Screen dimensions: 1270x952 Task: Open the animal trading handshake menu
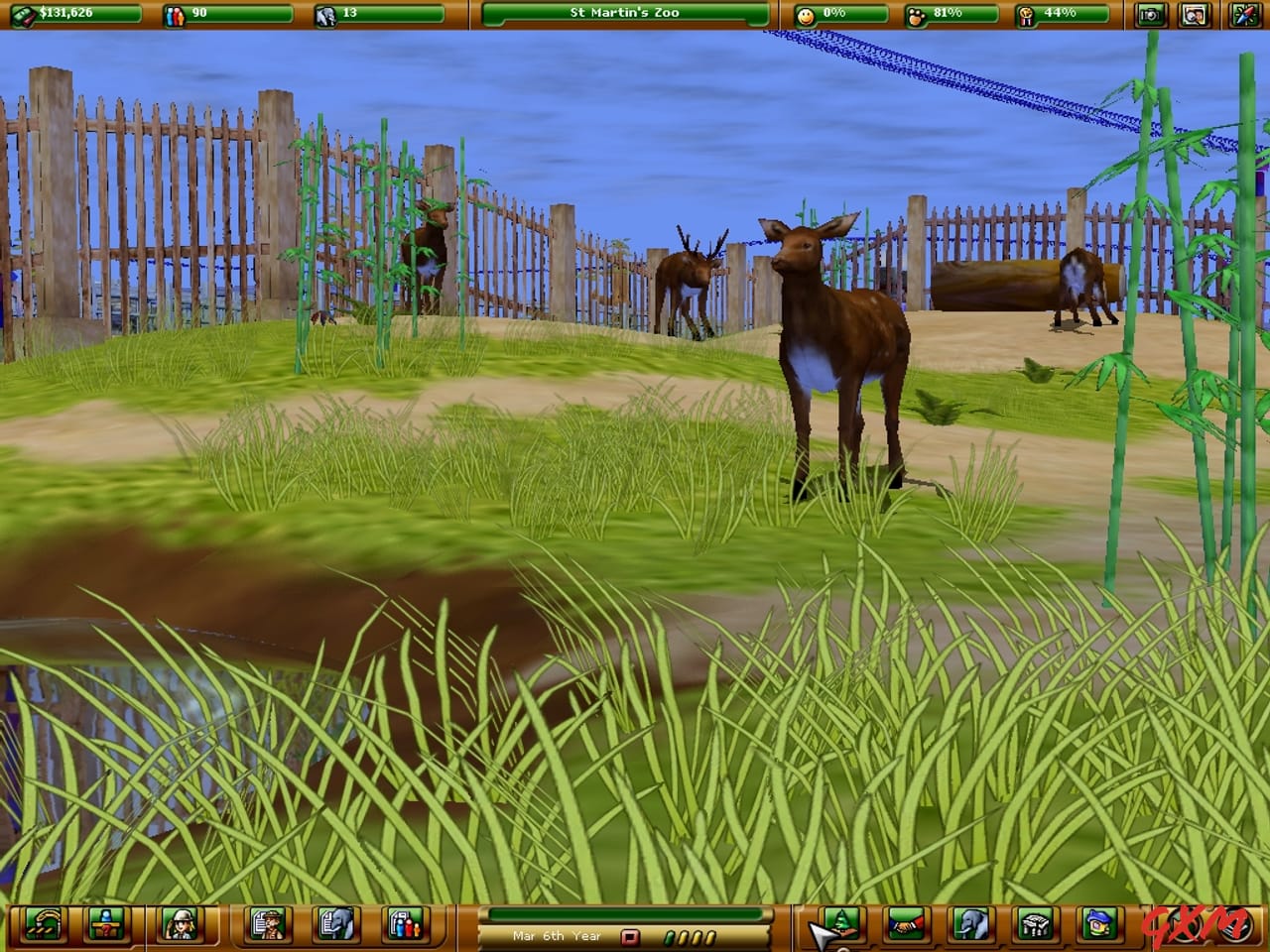(x=904, y=930)
